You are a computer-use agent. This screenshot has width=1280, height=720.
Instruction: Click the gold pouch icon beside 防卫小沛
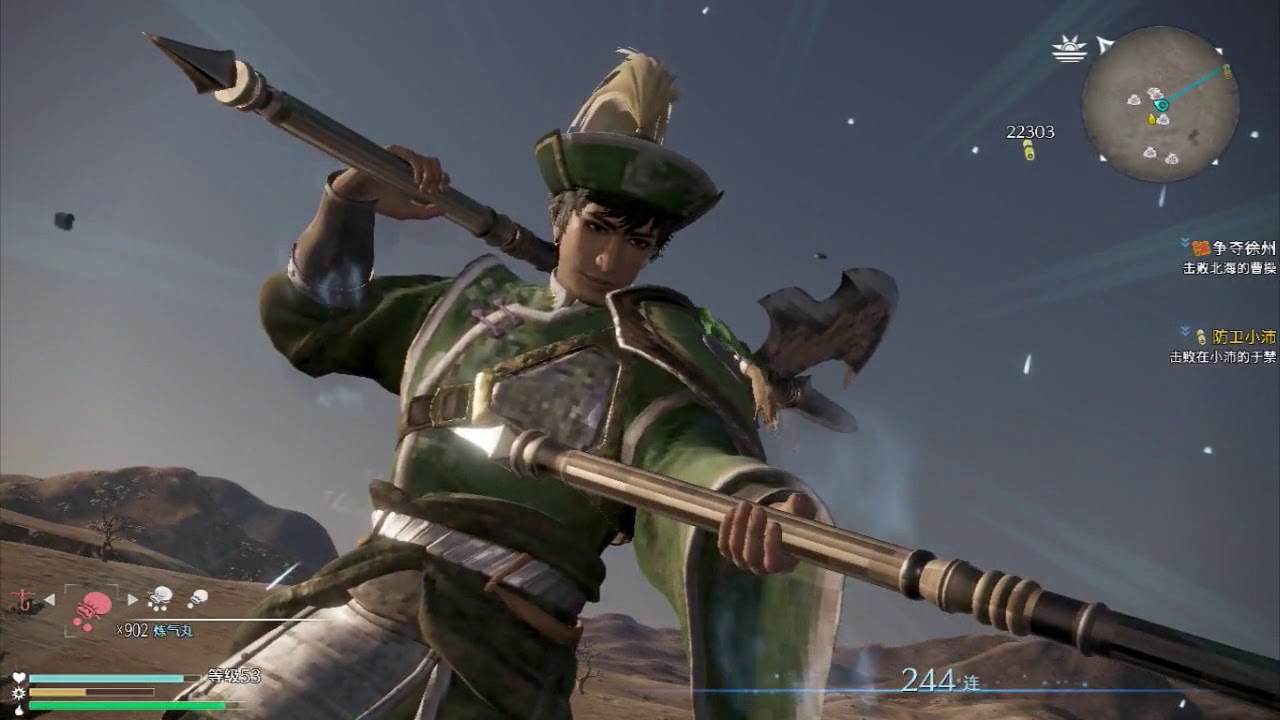[1199, 338]
